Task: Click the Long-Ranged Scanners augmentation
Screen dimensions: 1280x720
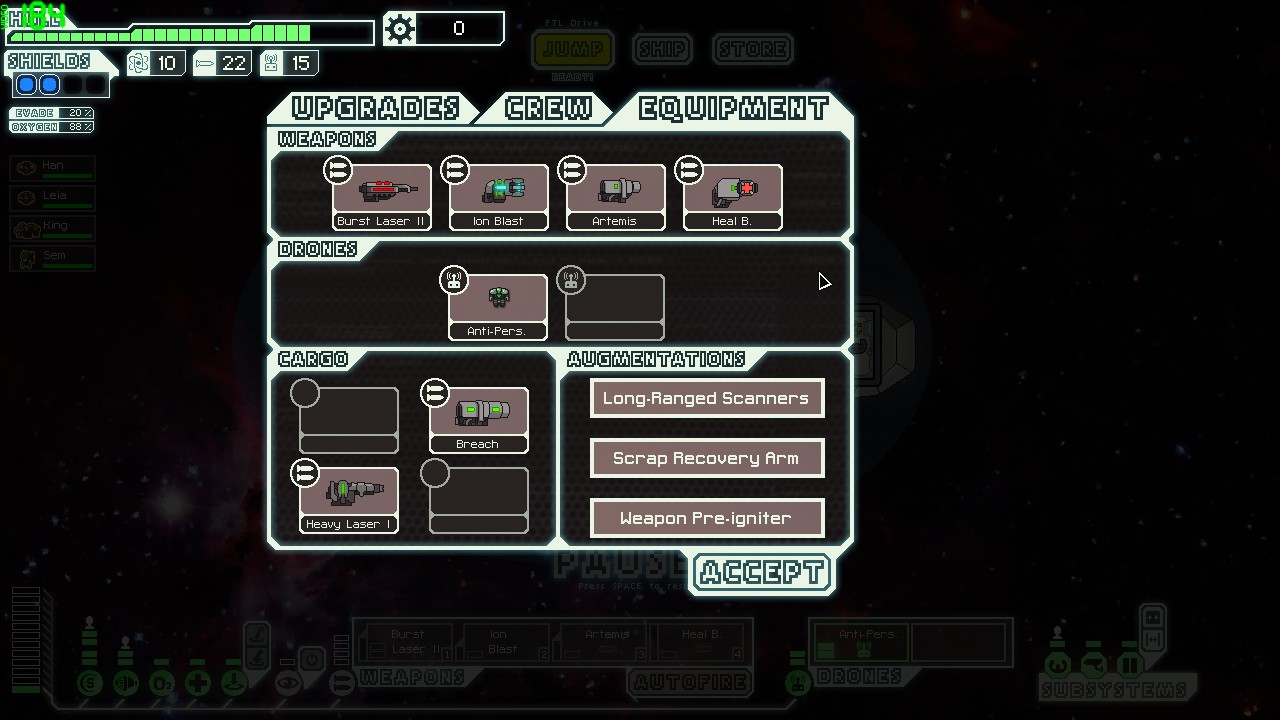Action: coord(706,398)
